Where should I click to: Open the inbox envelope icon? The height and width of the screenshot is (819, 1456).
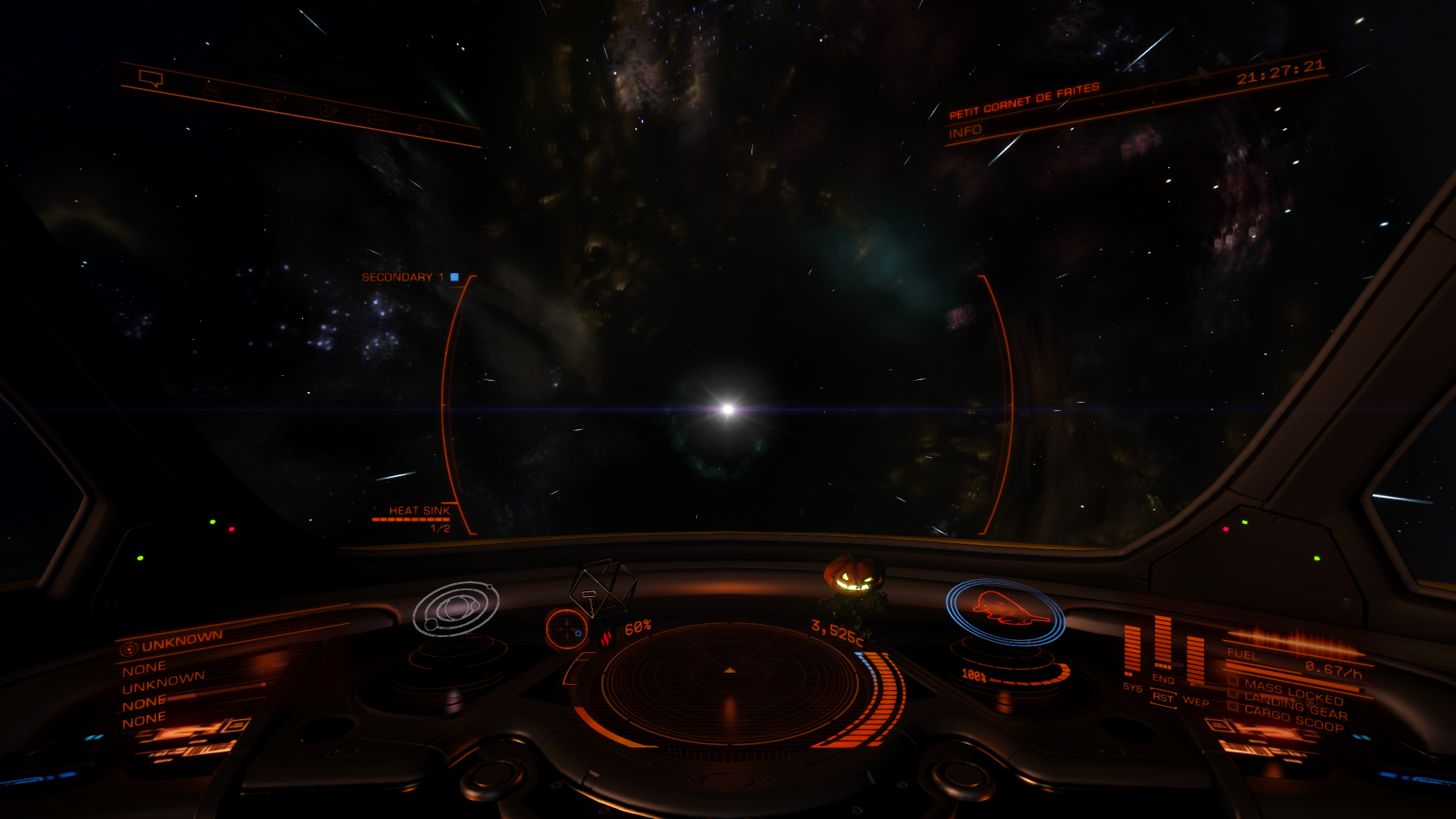point(377,120)
